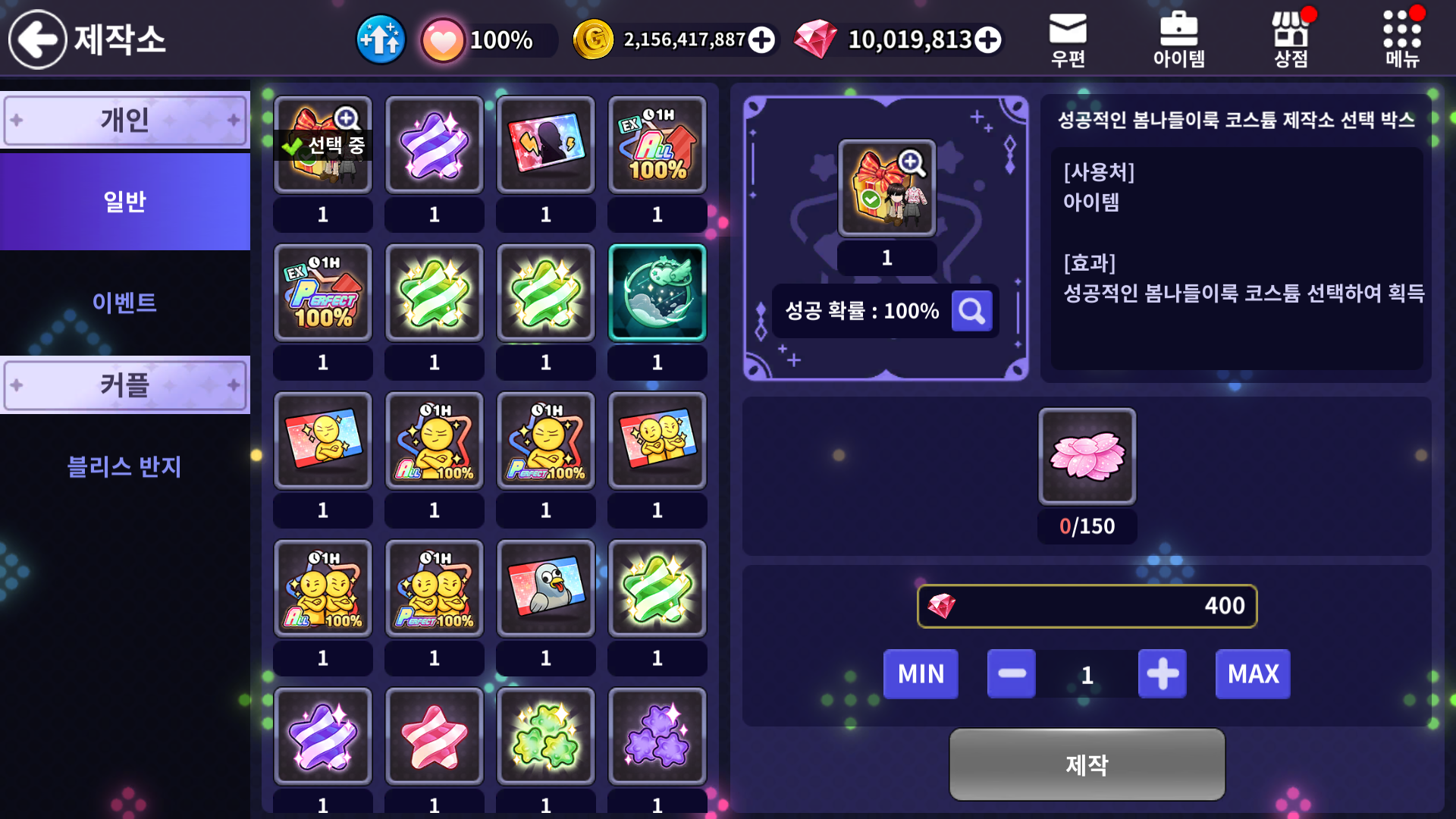Decrease craft quantity with minus button
1456x819 pixels.
[1012, 674]
